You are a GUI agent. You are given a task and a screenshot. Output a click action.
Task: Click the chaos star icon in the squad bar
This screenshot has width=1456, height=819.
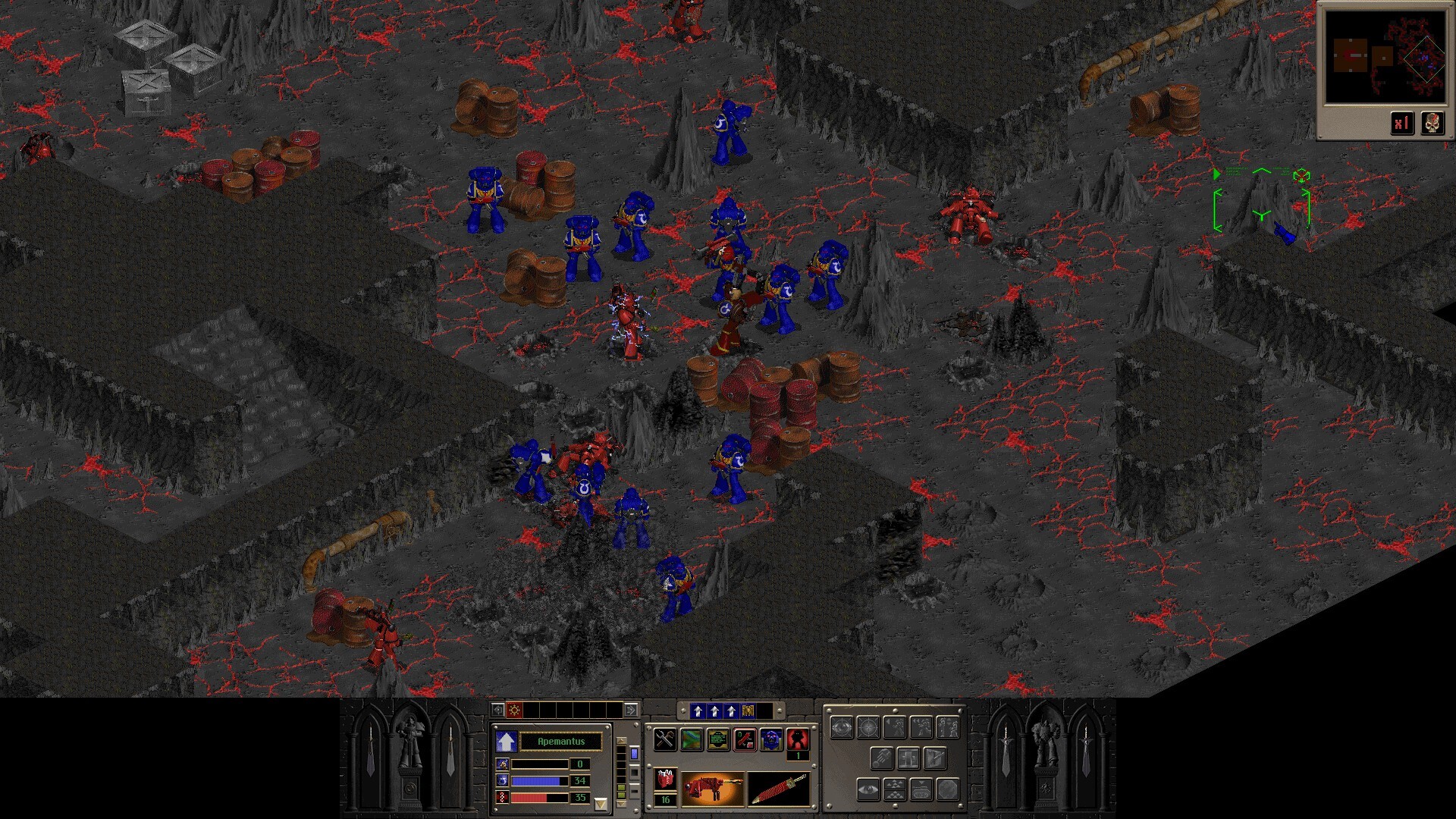(x=513, y=711)
